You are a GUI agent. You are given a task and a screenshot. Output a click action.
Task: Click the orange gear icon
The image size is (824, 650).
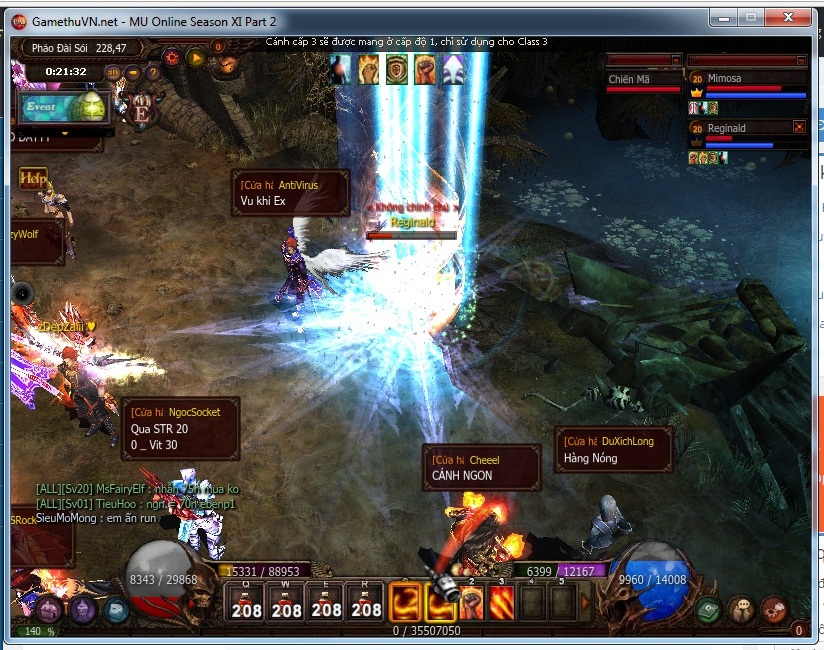click(x=172, y=57)
